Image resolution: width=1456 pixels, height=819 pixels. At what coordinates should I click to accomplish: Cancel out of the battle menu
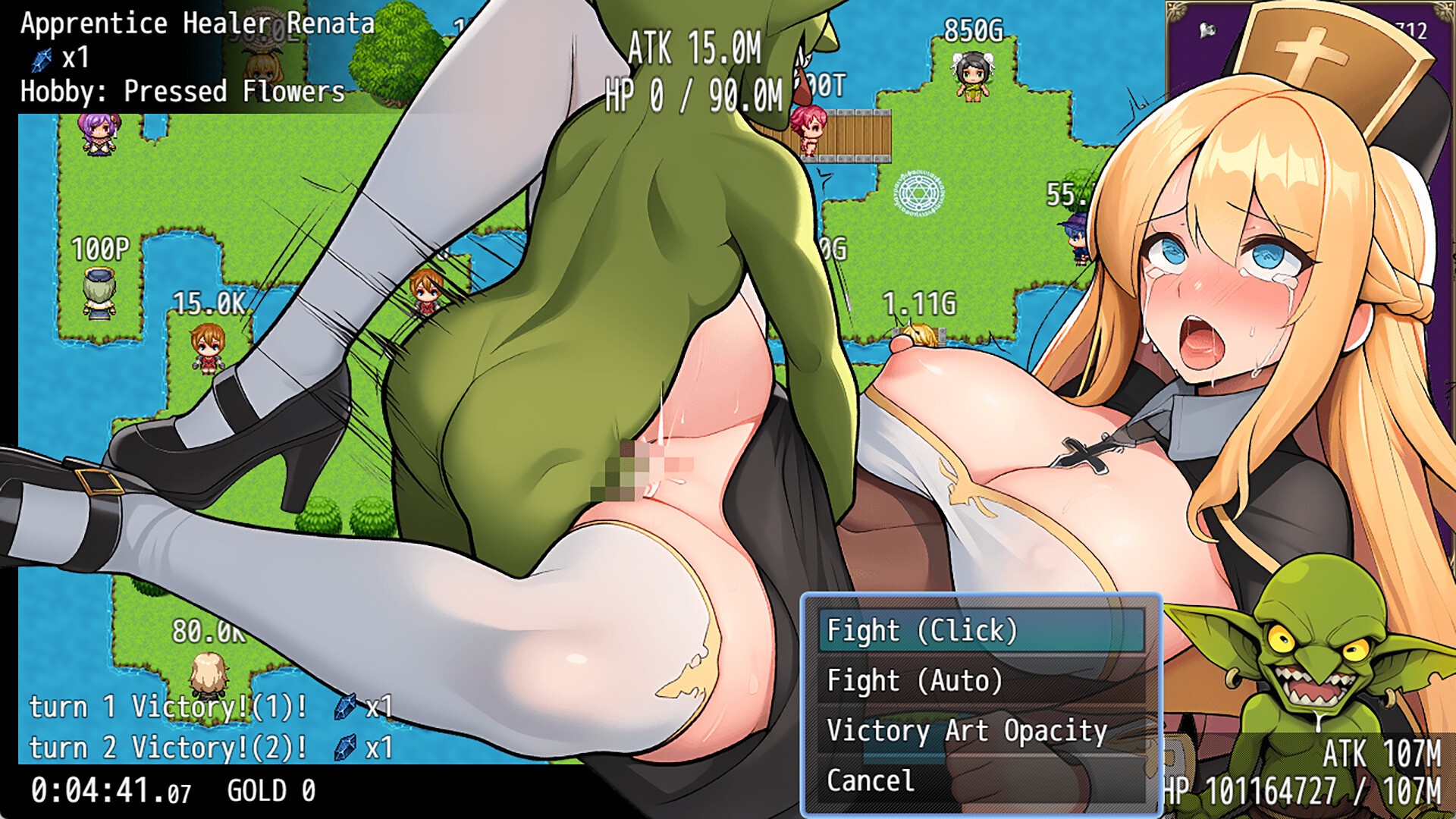pyautogui.click(x=981, y=780)
